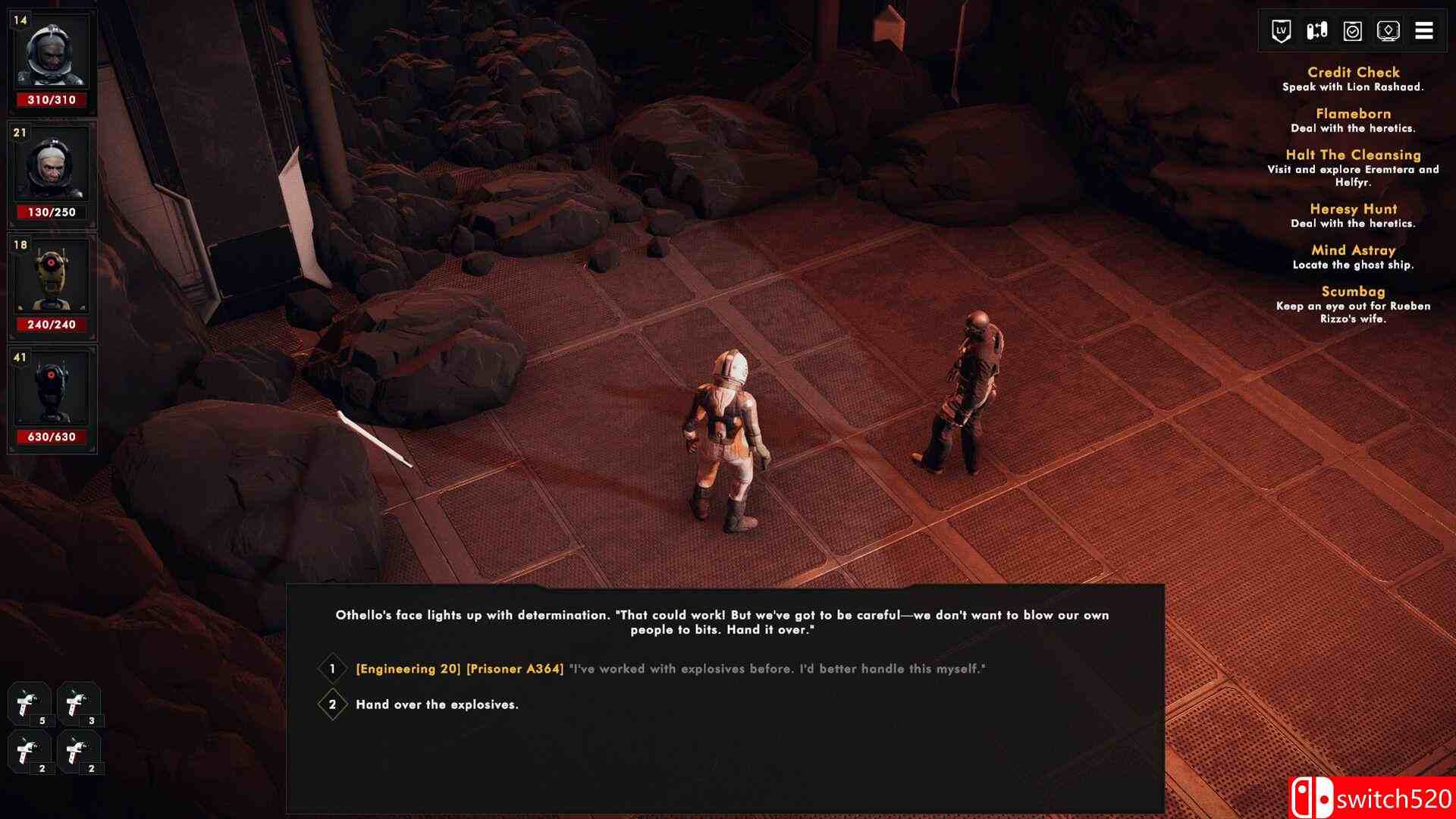Select 'Hand over the explosives' dialogue option

(437, 705)
